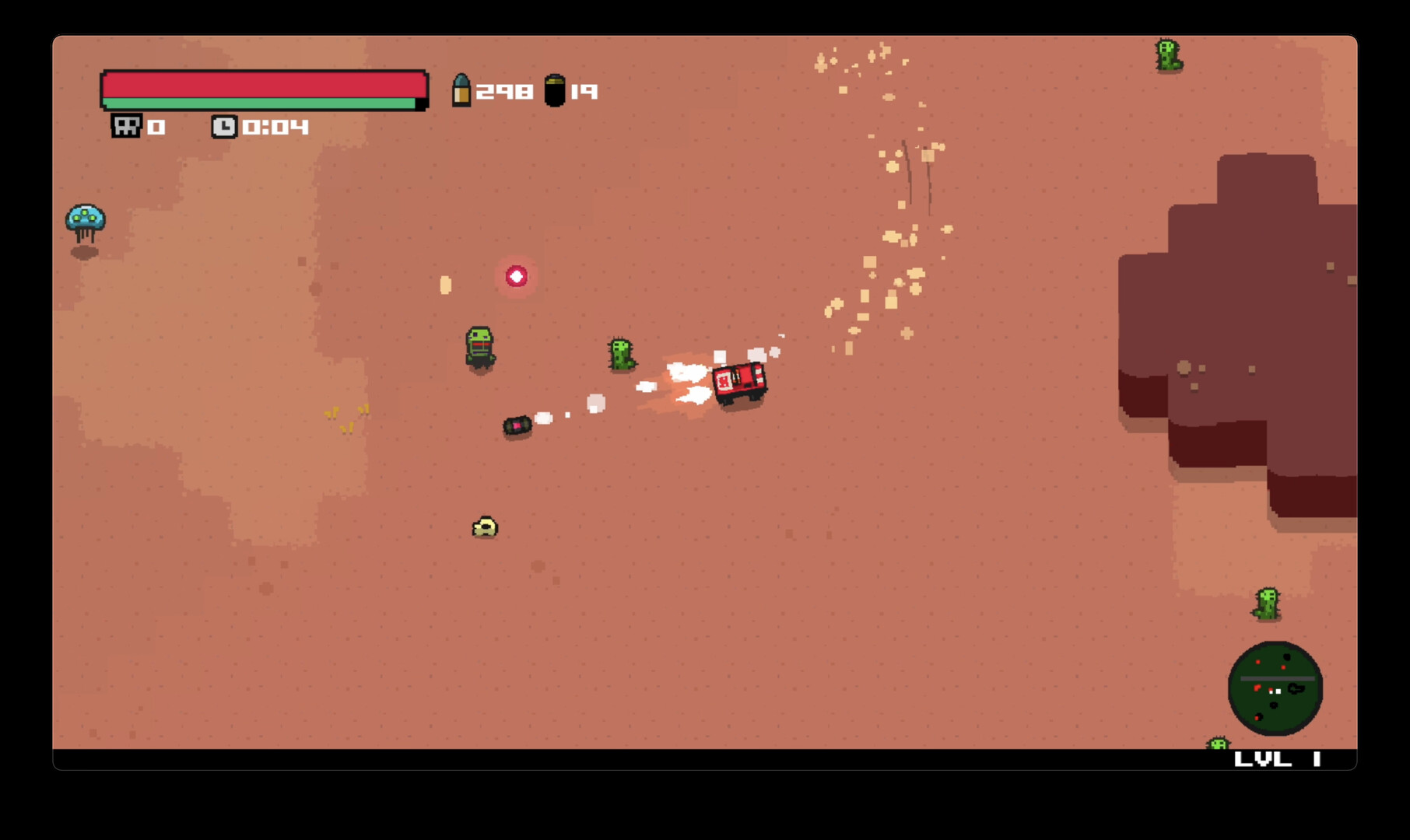Click the green zombie enemy near the cactus

(x=480, y=347)
